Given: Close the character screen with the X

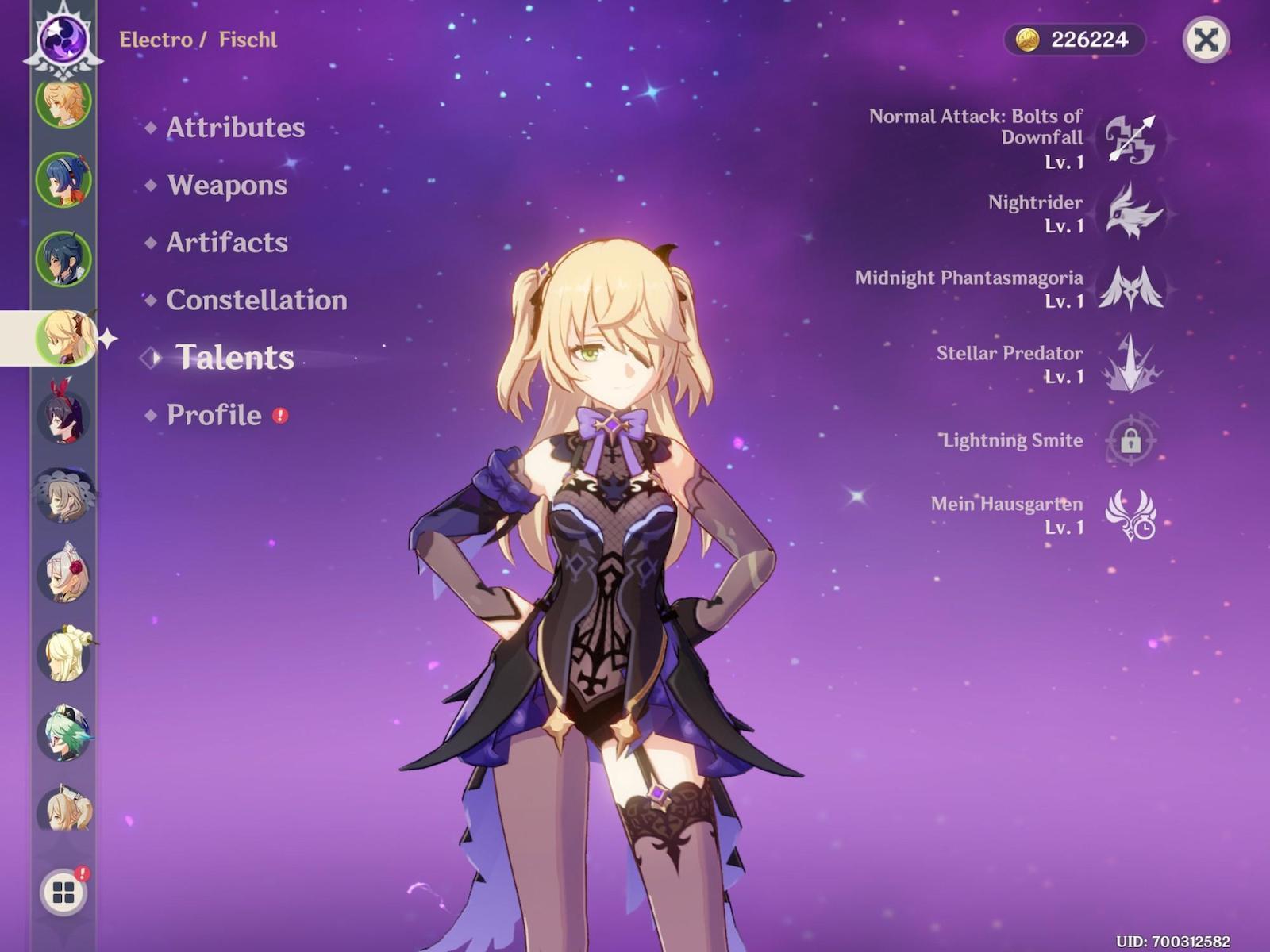Looking at the screenshot, I should point(1206,40).
